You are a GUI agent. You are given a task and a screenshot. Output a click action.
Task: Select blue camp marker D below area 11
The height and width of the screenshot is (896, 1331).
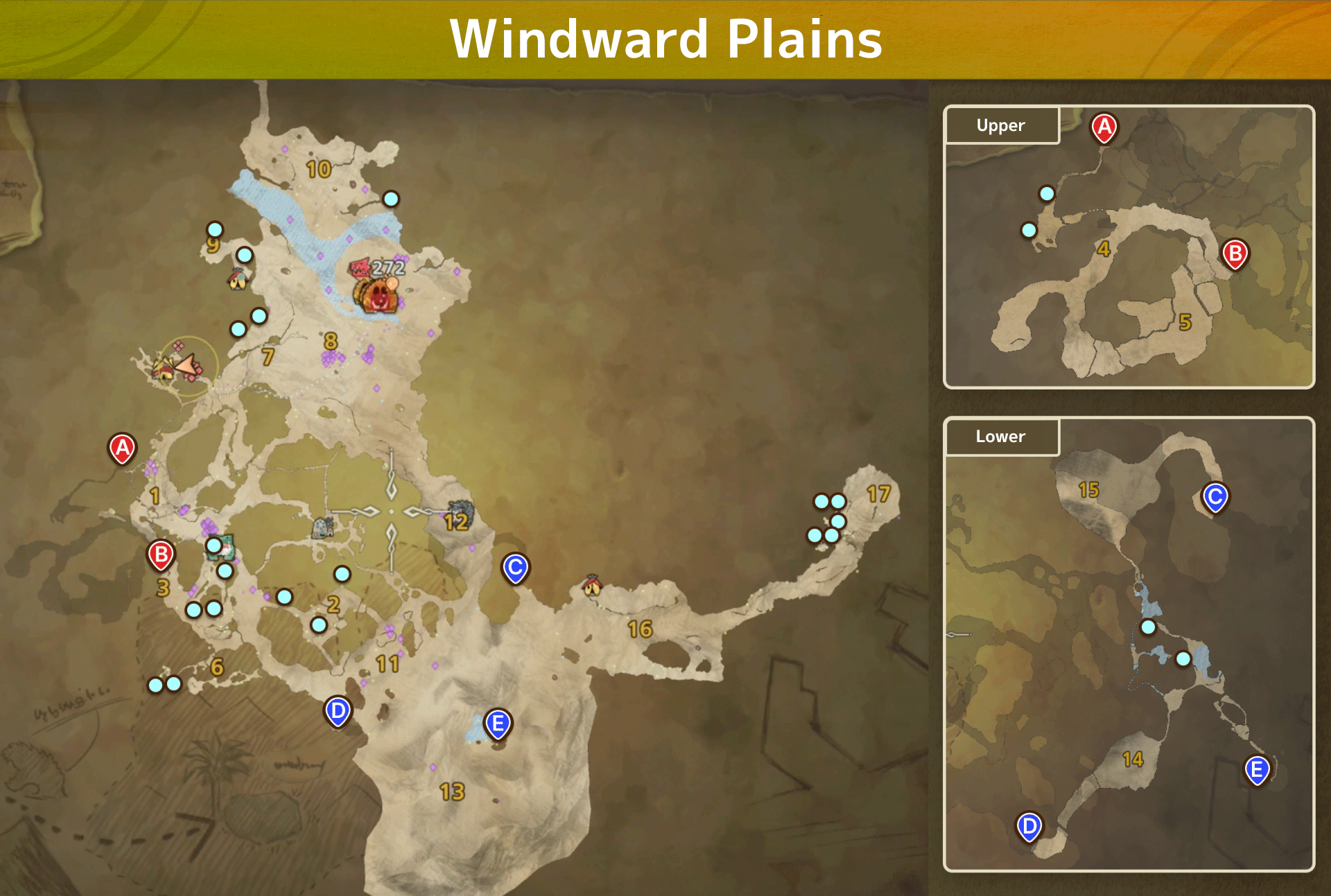[x=338, y=710]
